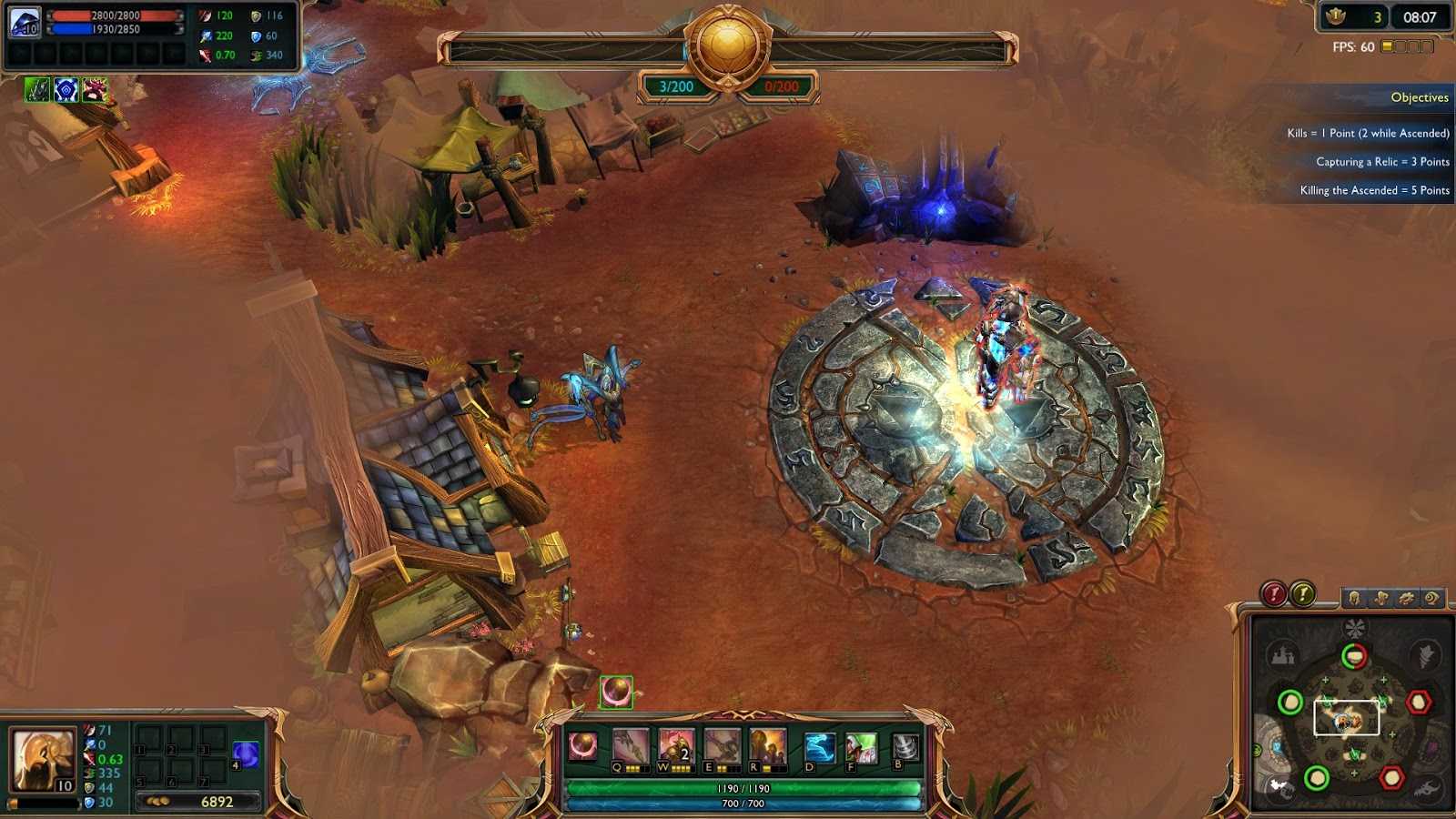The image size is (1456, 819).
Task: Click the targeted unit's portrait
Action: pos(25,22)
